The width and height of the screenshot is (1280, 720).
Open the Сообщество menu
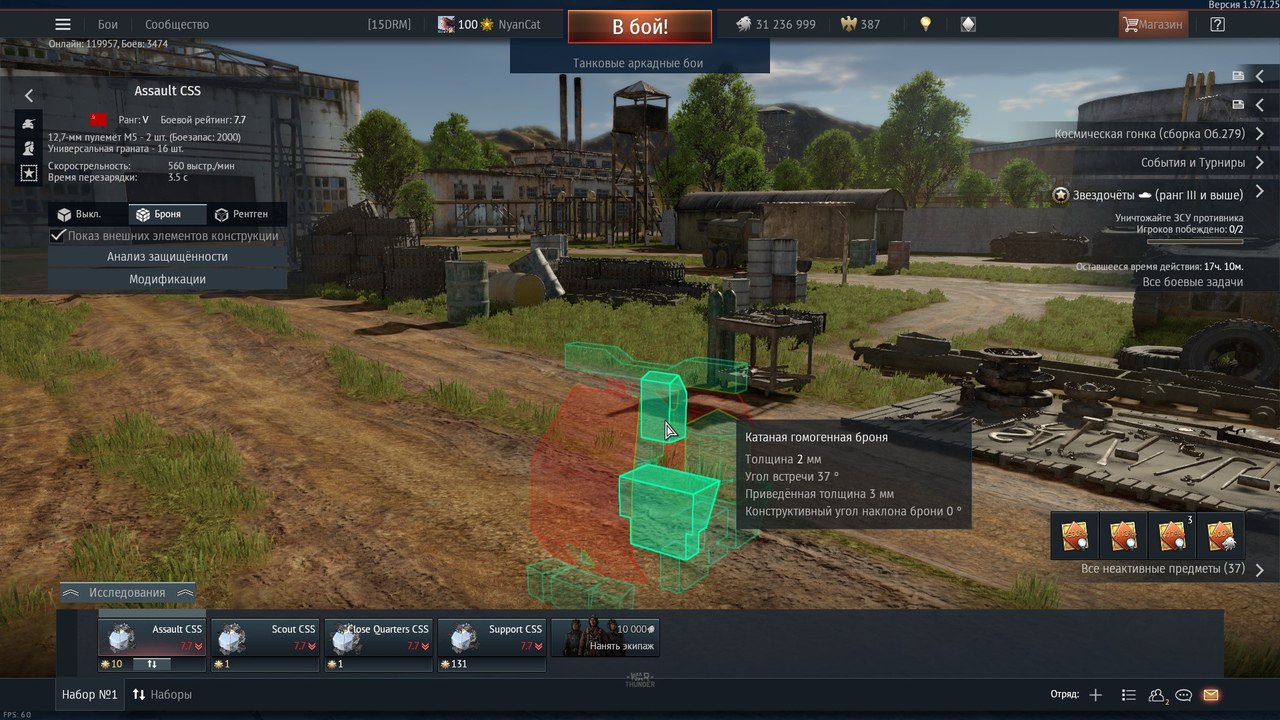(x=177, y=24)
